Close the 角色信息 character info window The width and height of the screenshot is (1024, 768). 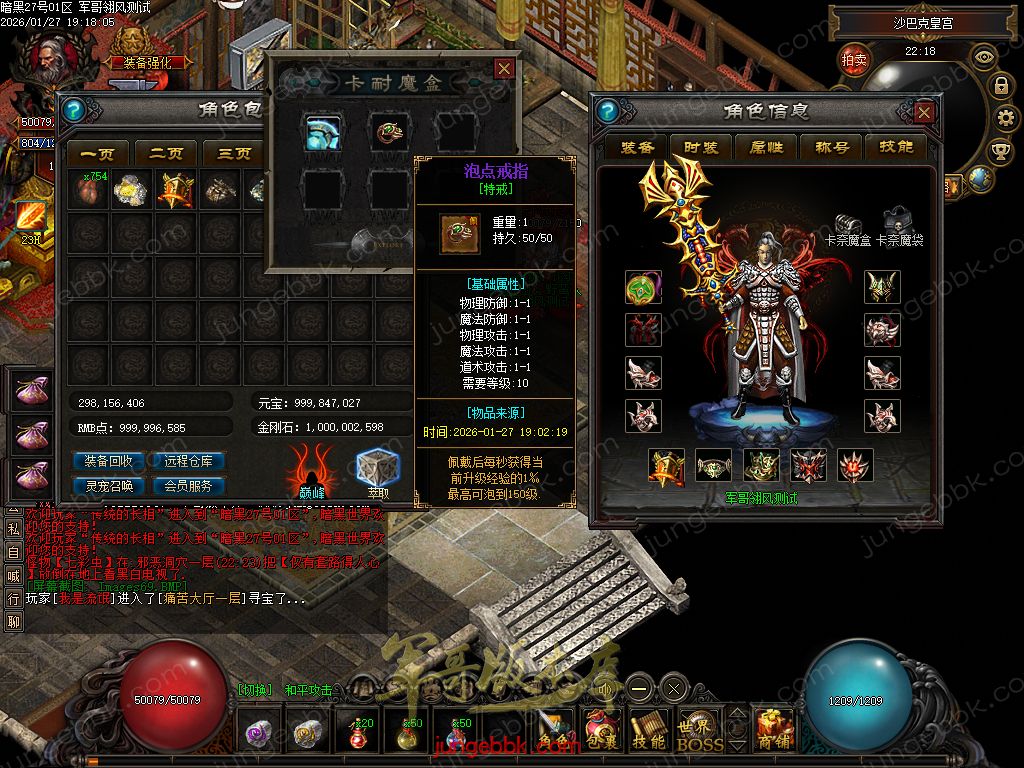(x=924, y=112)
